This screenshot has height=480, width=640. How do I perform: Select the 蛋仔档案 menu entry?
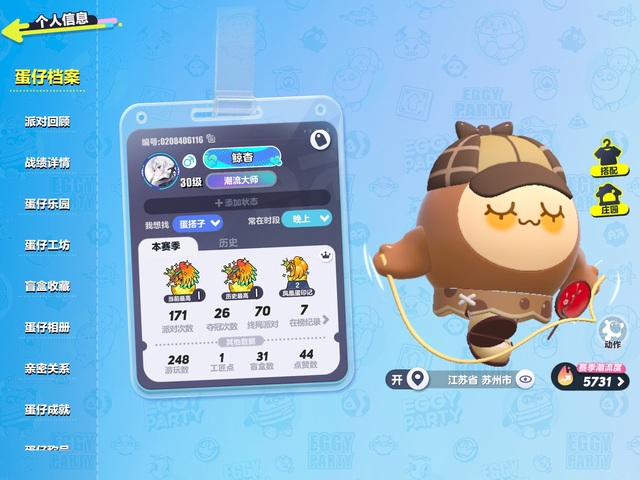coord(47,77)
